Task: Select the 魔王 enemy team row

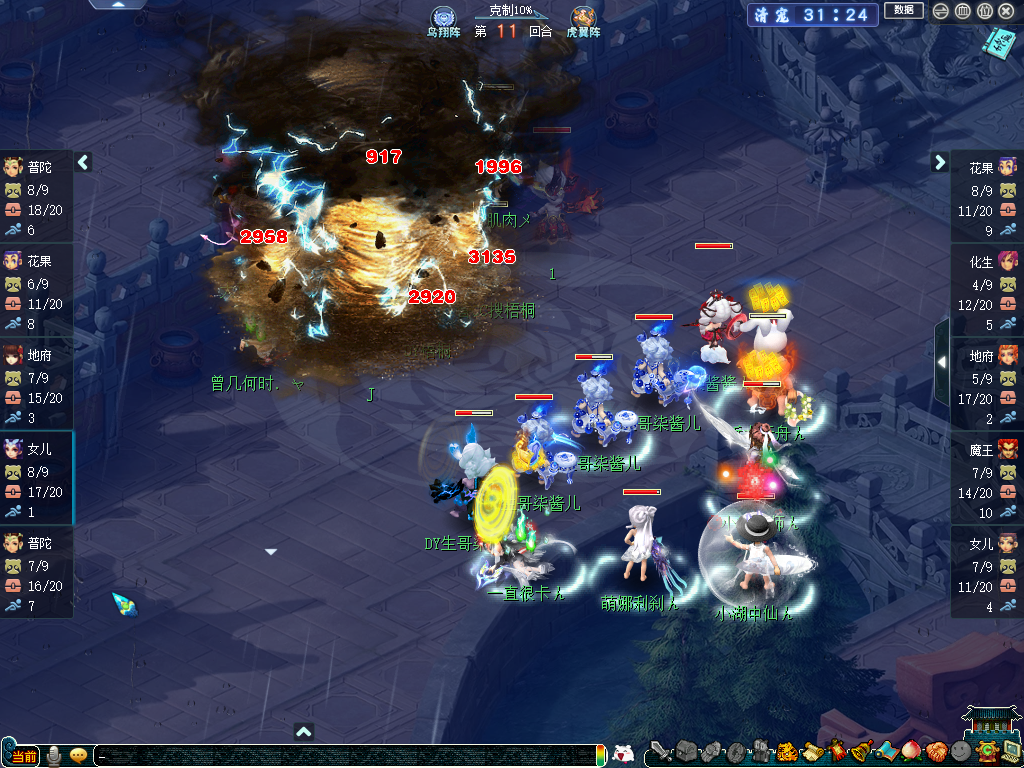Action: click(x=987, y=478)
